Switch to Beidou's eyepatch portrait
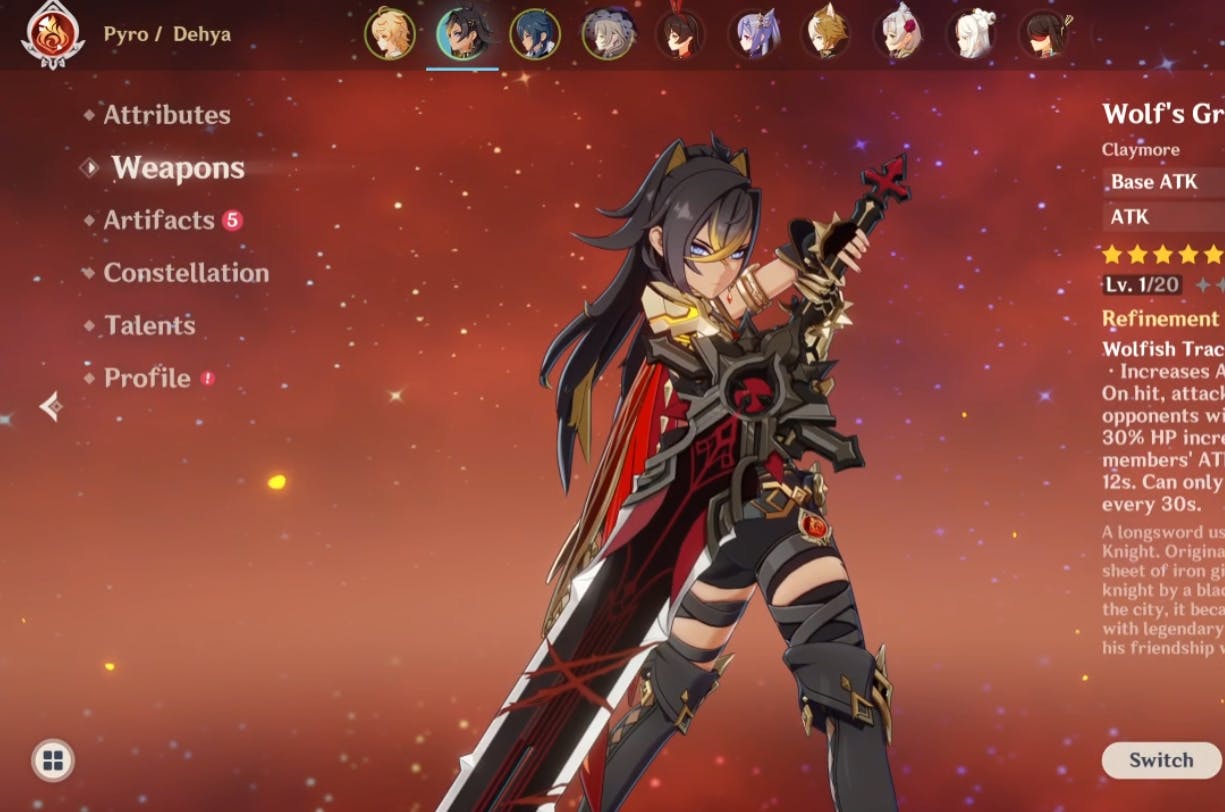The image size is (1225, 812). (x=1045, y=34)
